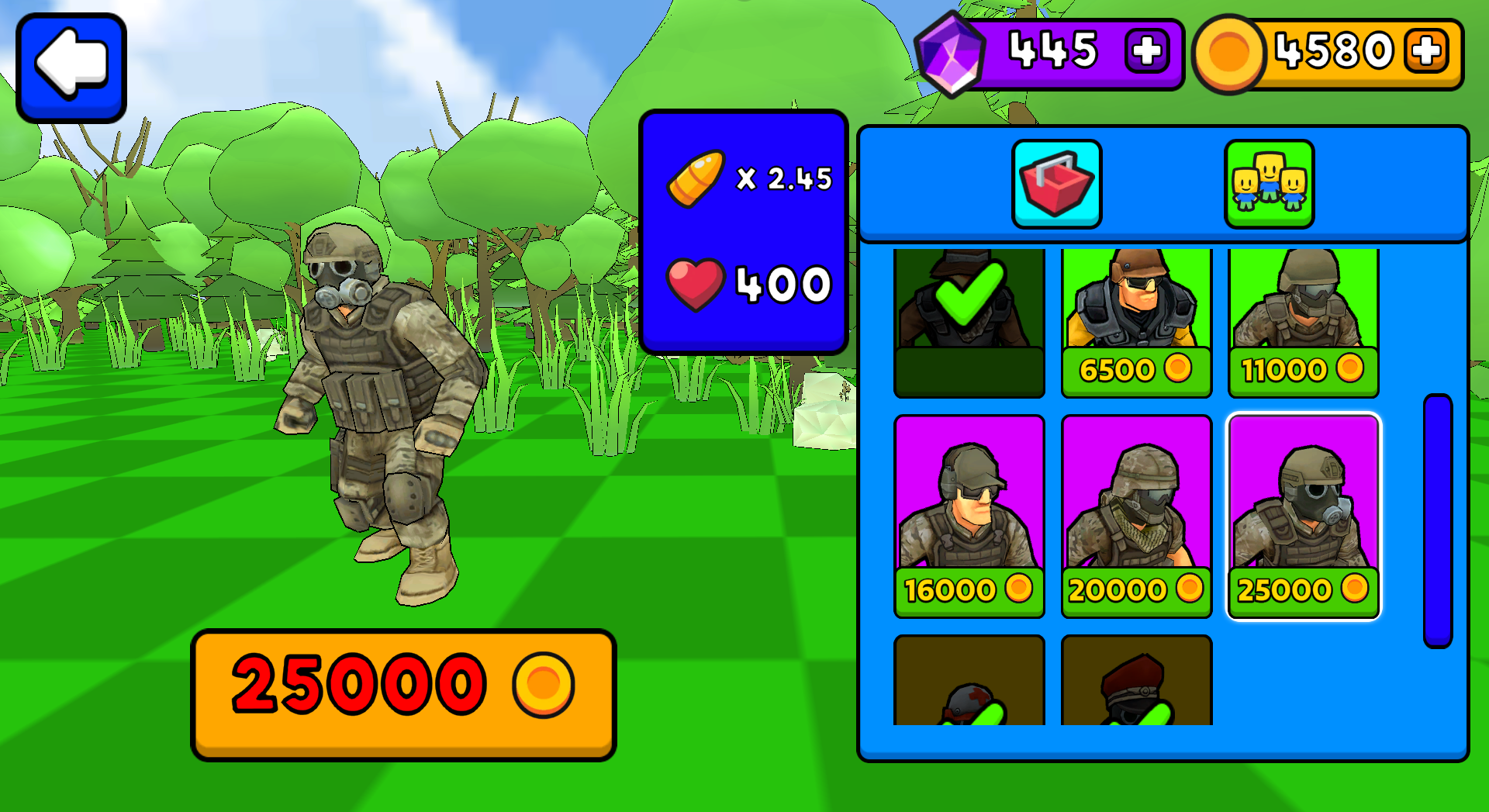Select the shop basket icon

tap(1056, 183)
